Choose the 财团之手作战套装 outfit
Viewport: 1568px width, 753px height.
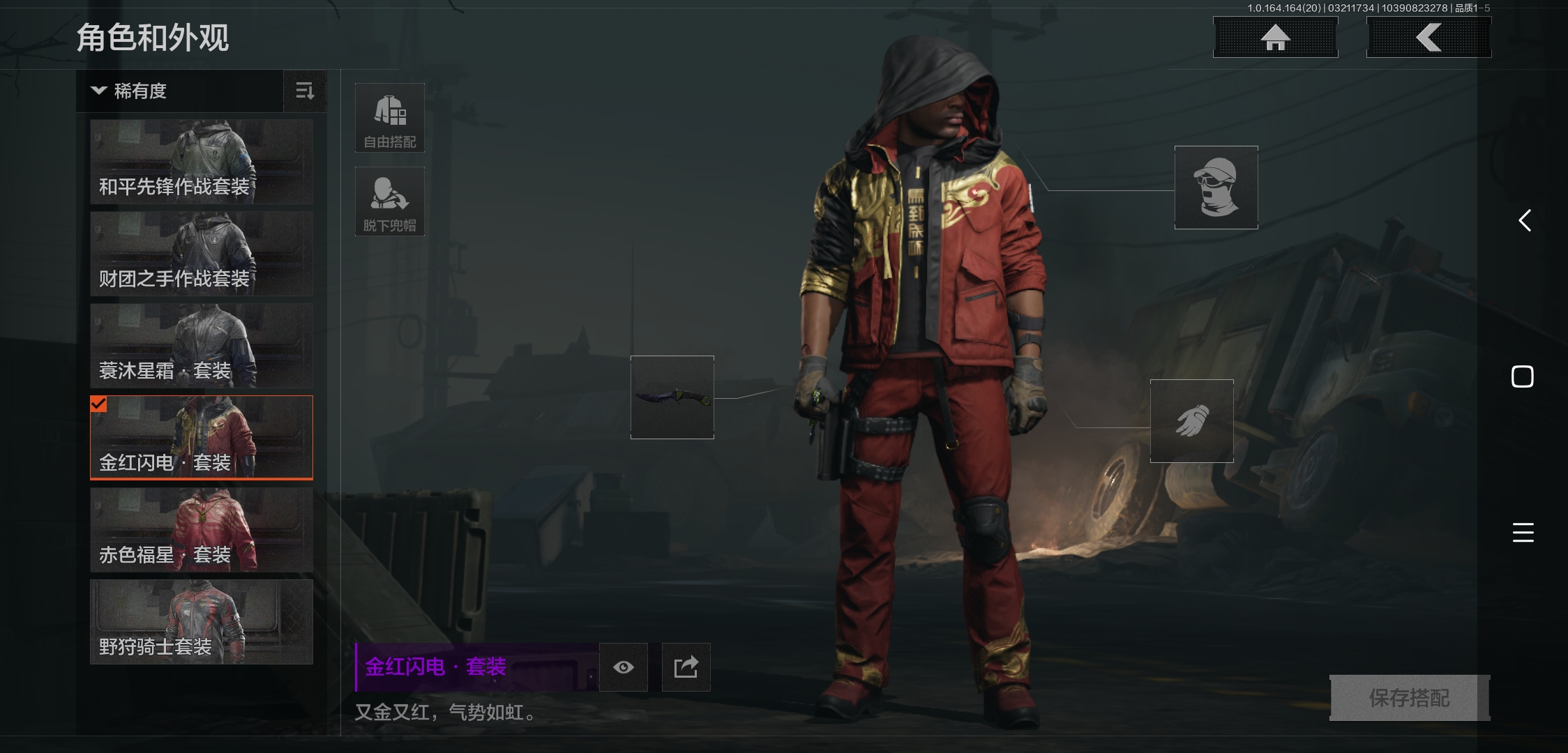click(202, 254)
